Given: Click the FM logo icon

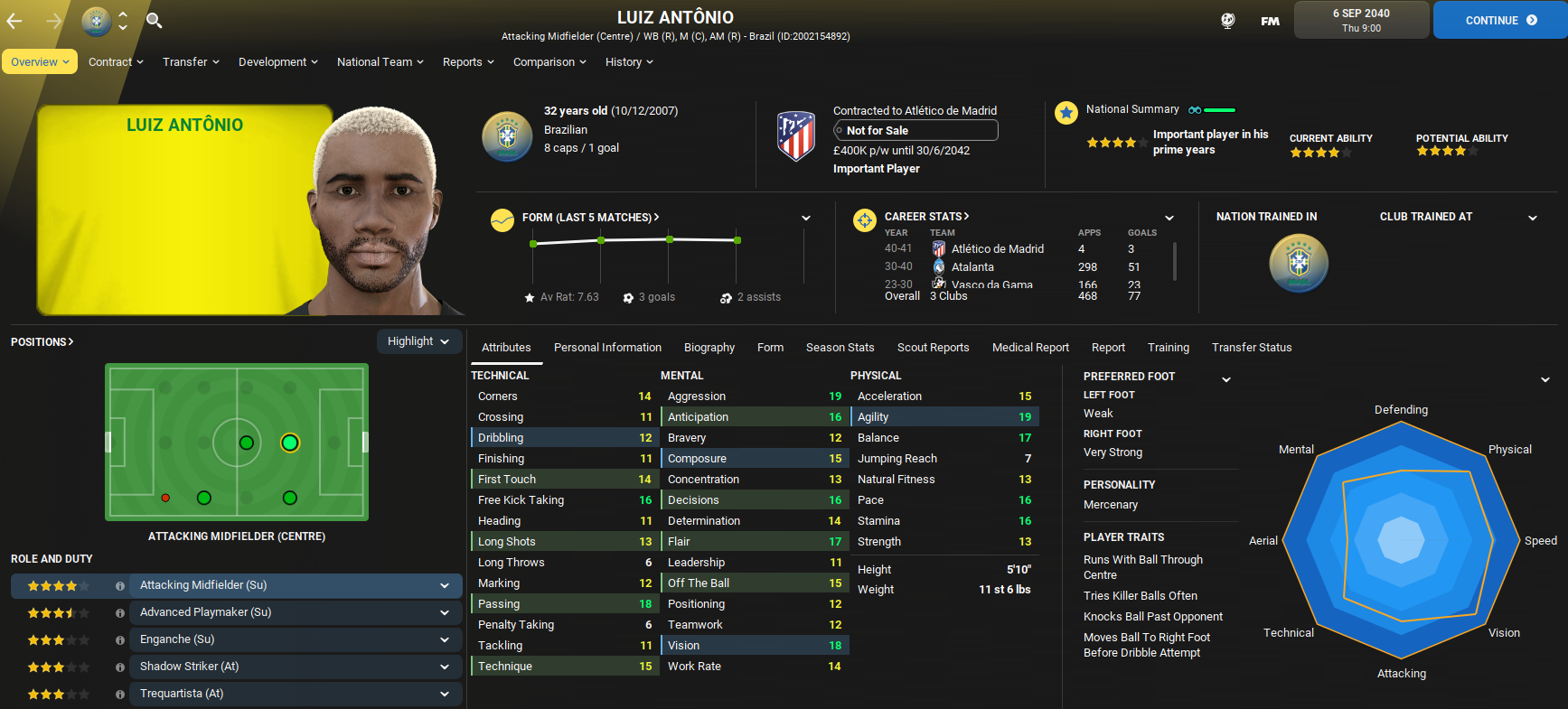Looking at the screenshot, I should tap(1270, 19).
